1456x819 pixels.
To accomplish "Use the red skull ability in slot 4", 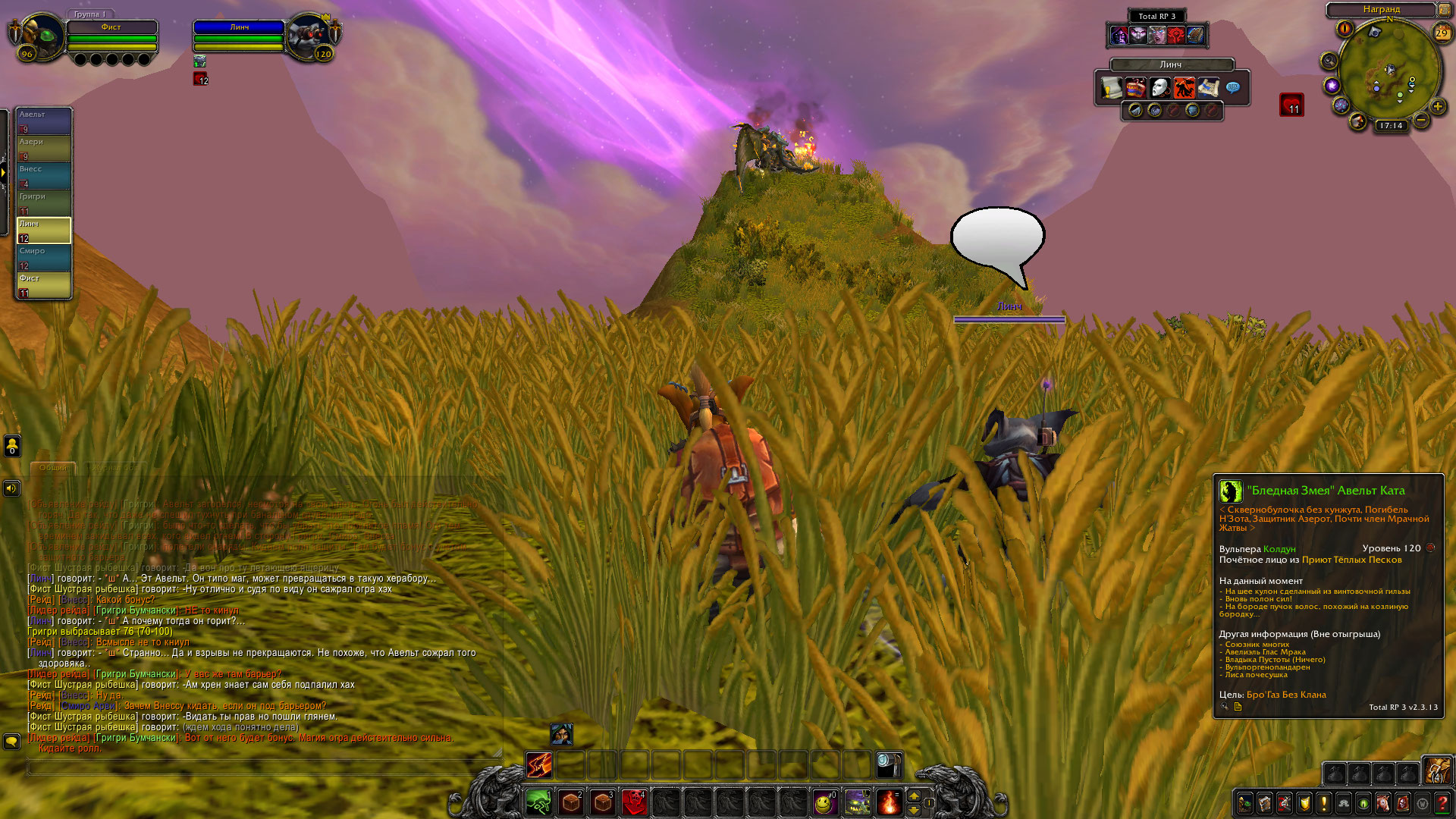I will pyautogui.click(x=634, y=802).
